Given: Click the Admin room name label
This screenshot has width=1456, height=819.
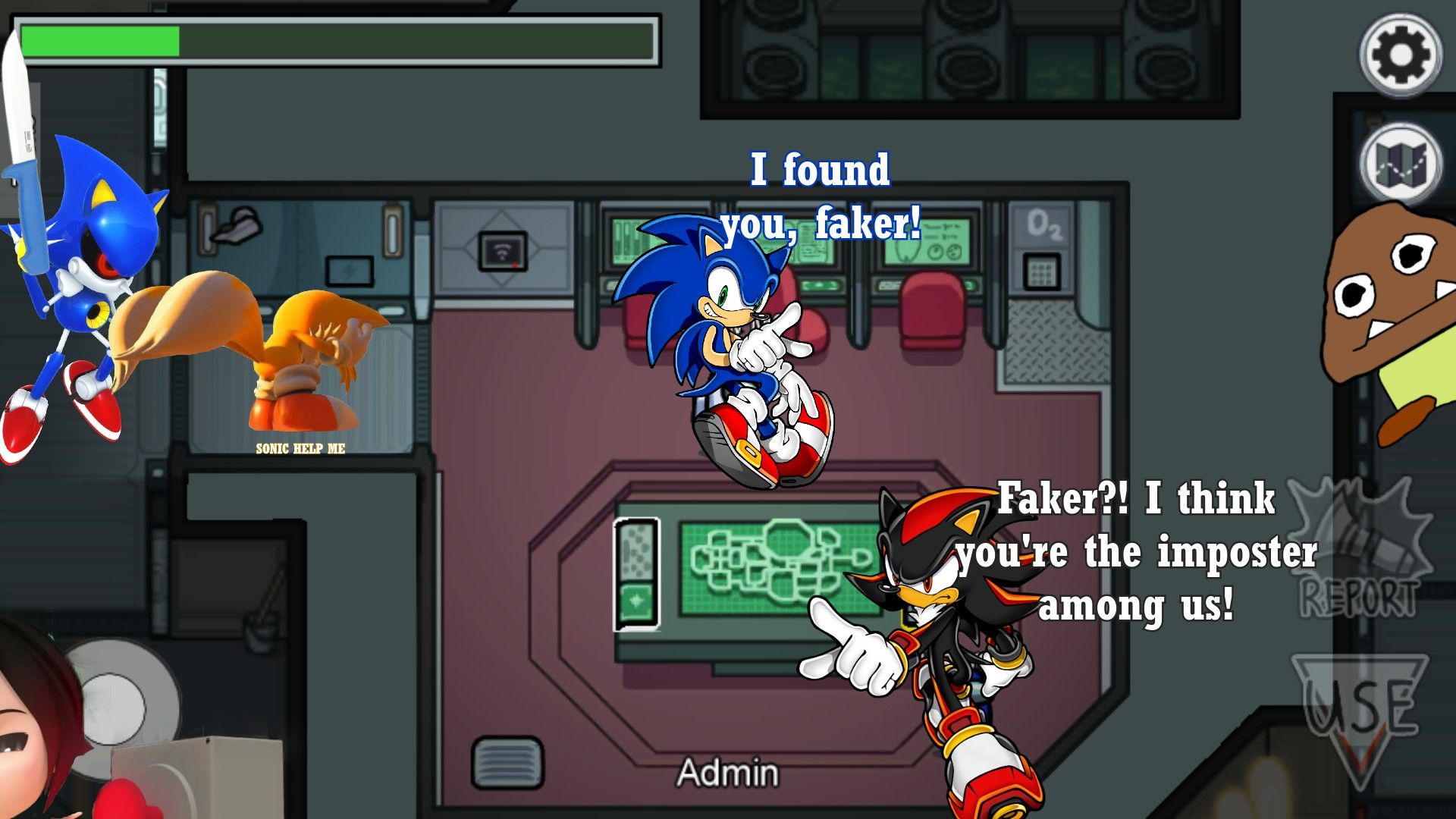Looking at the screenshot, I should (727, 773).
